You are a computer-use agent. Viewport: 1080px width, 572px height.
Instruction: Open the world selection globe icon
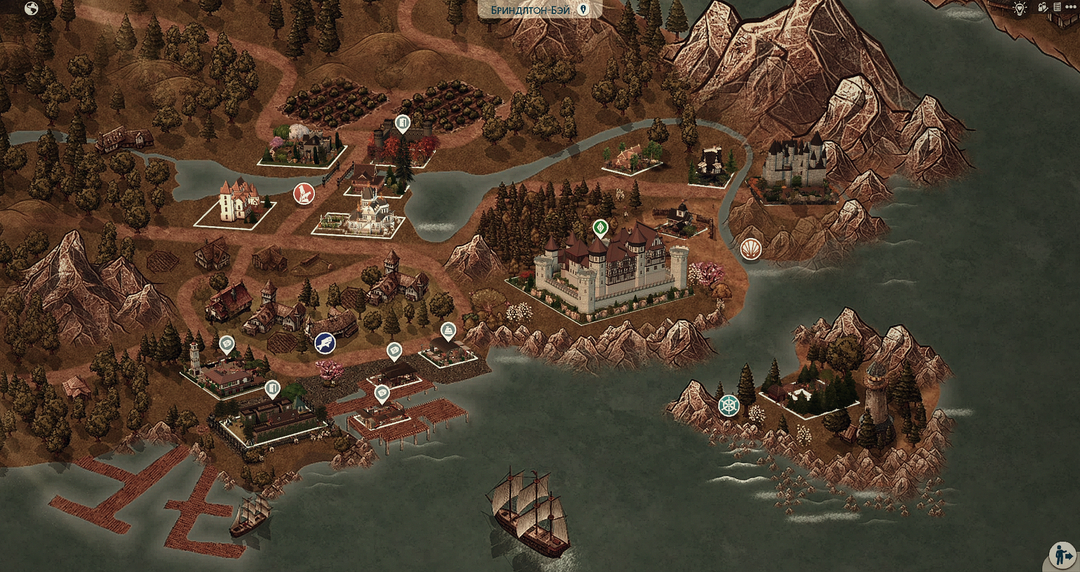[31, 9]
